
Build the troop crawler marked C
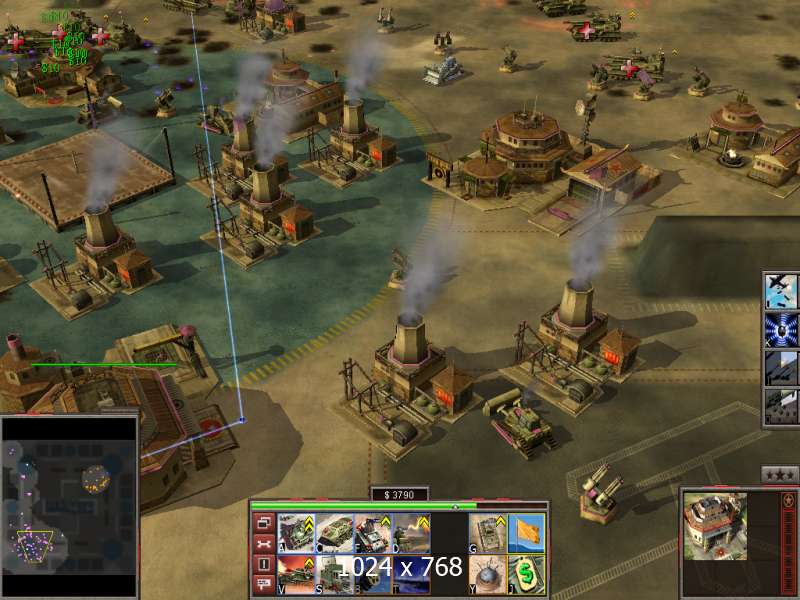[x=335, y=533]
